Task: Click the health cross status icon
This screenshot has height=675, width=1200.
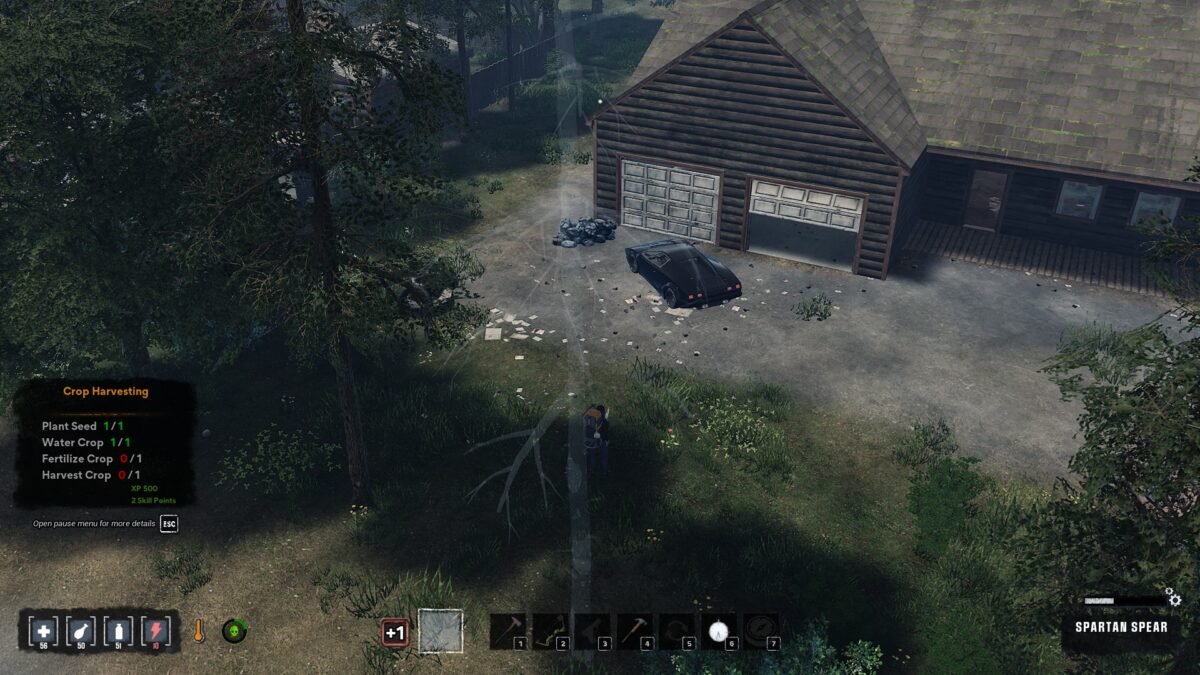Action: coord(43,631)
